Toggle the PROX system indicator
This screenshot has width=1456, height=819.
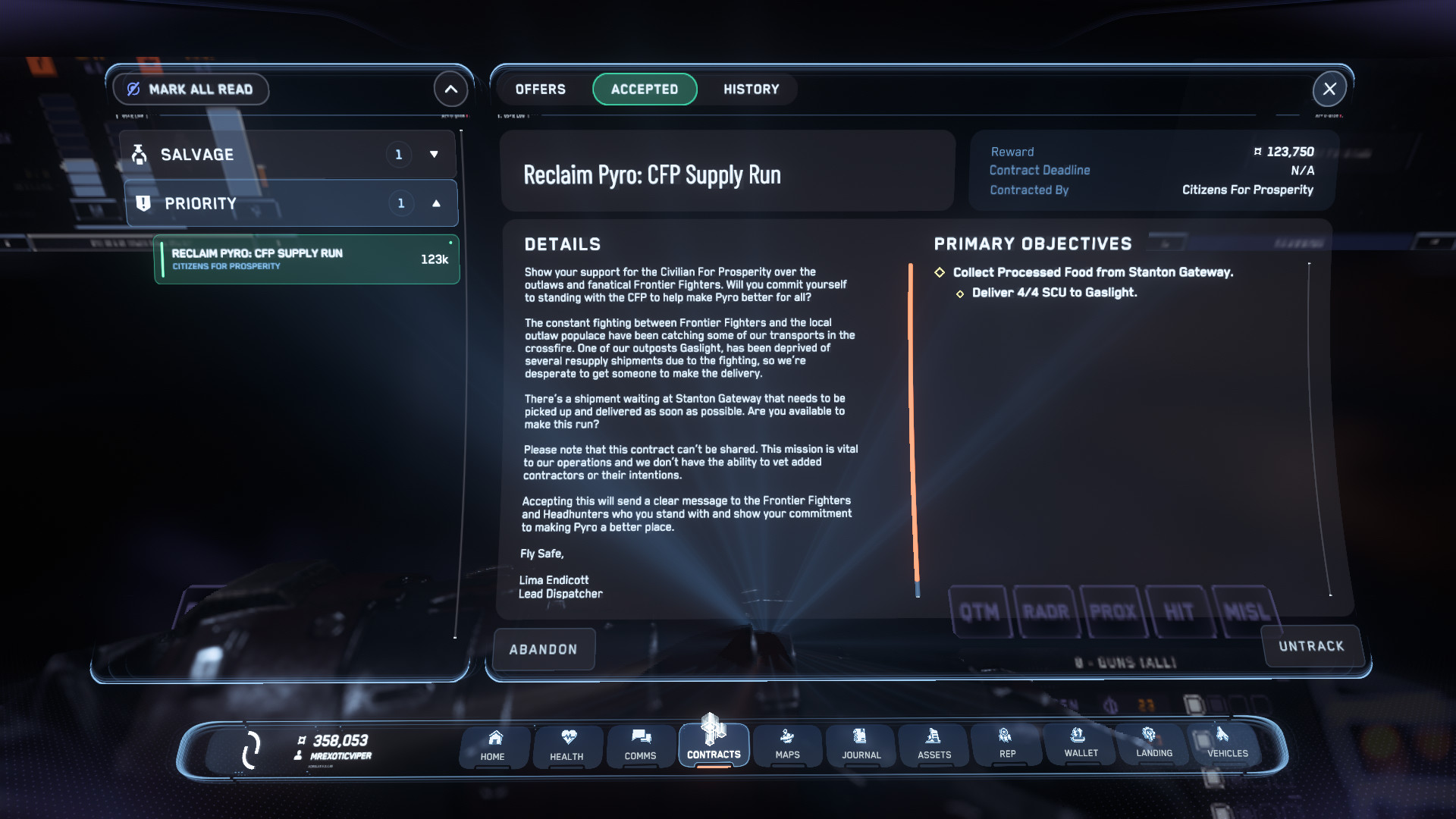tap(1114, 611)
